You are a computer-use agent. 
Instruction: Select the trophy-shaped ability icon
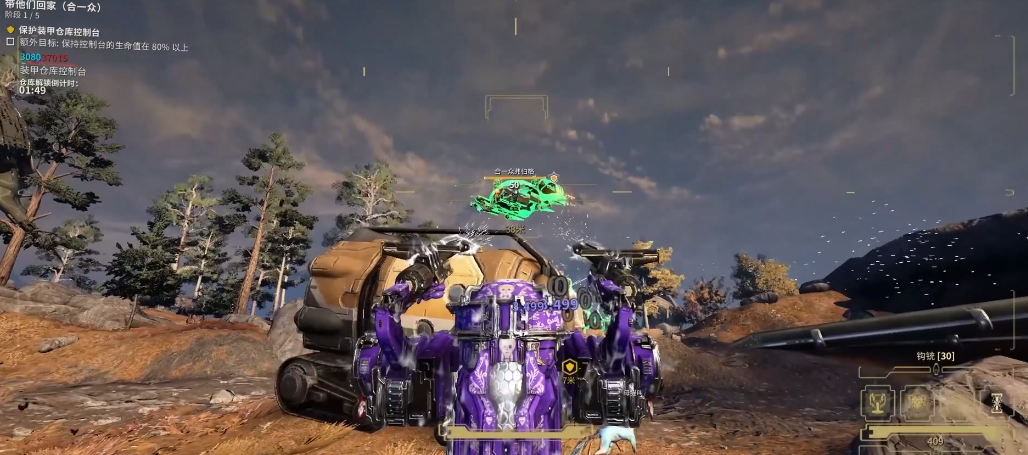tap(879, 402)
